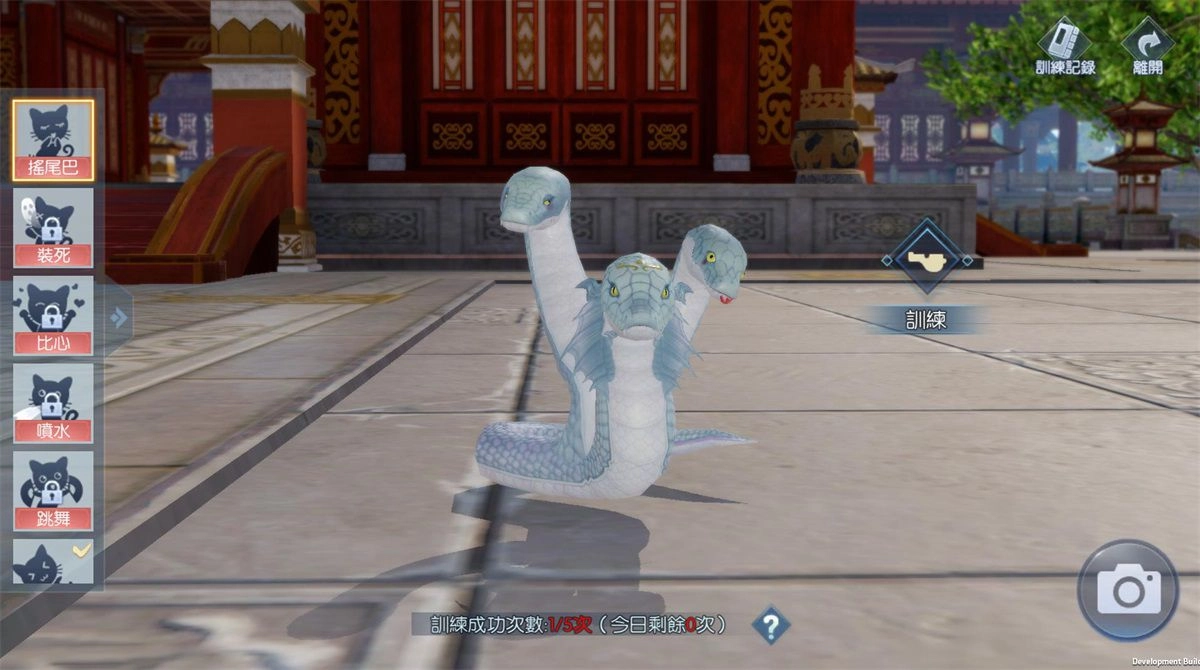
Task: Start training with the 訓練 whistle button
Action: 926,259
